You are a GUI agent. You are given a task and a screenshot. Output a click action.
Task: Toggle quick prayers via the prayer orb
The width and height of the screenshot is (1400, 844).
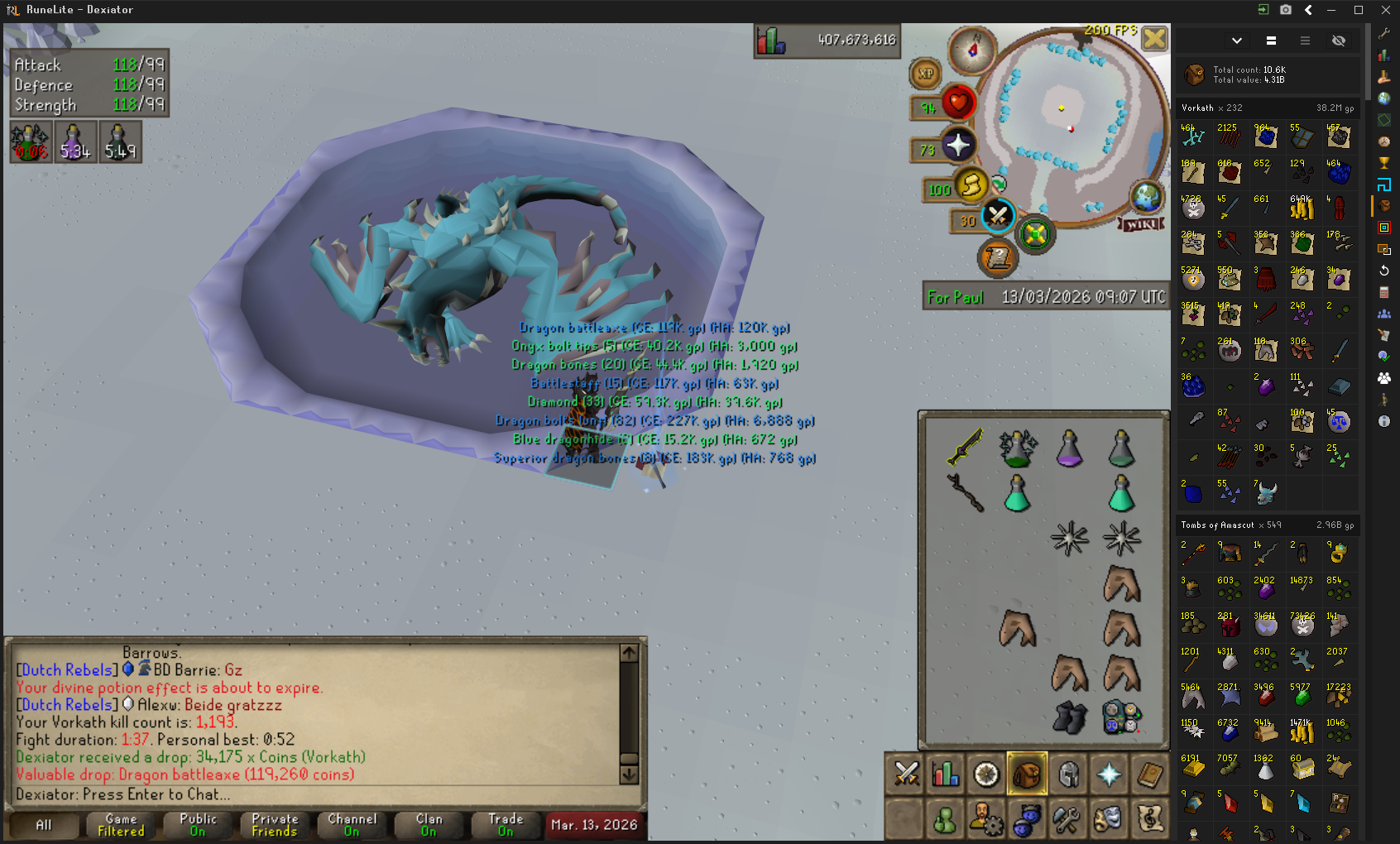click(x=957, y=146)
